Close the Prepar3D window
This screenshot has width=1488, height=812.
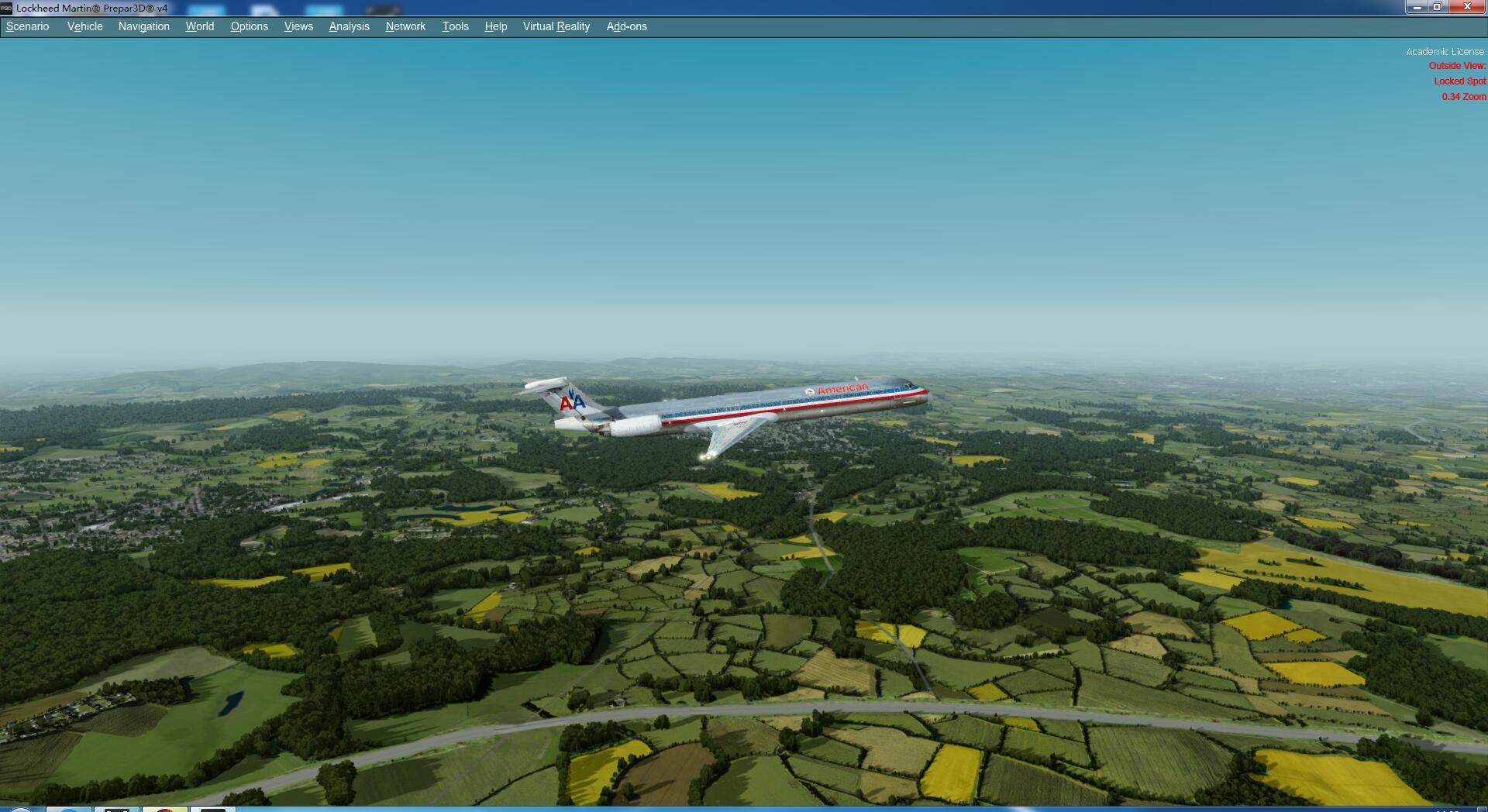[1466, 7]
